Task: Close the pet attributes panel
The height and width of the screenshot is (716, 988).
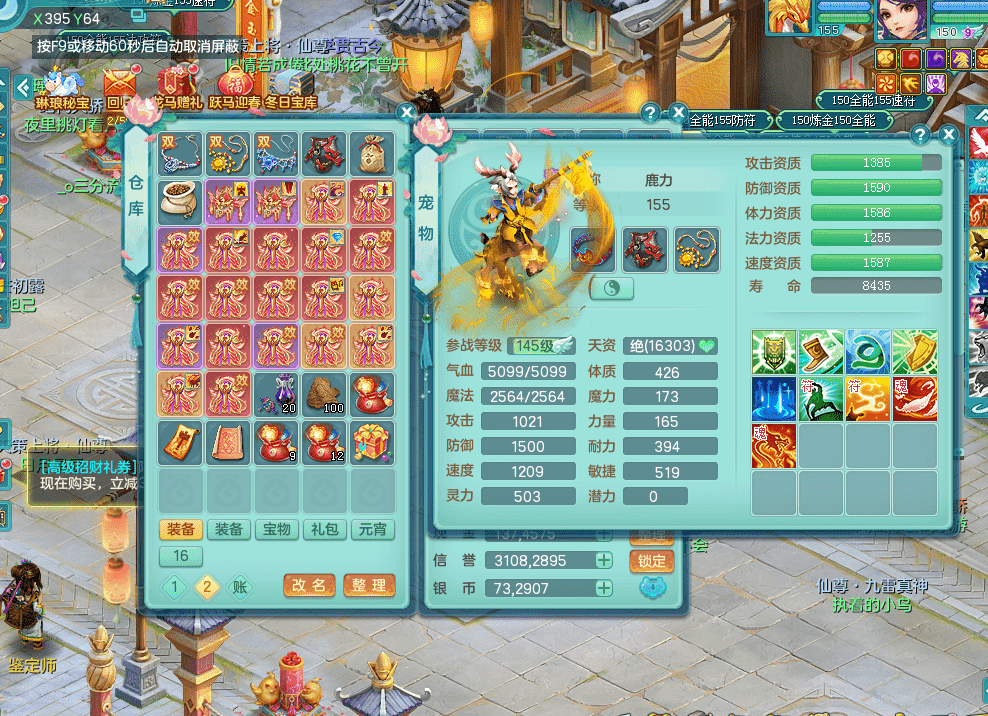Action: [949, 135]
